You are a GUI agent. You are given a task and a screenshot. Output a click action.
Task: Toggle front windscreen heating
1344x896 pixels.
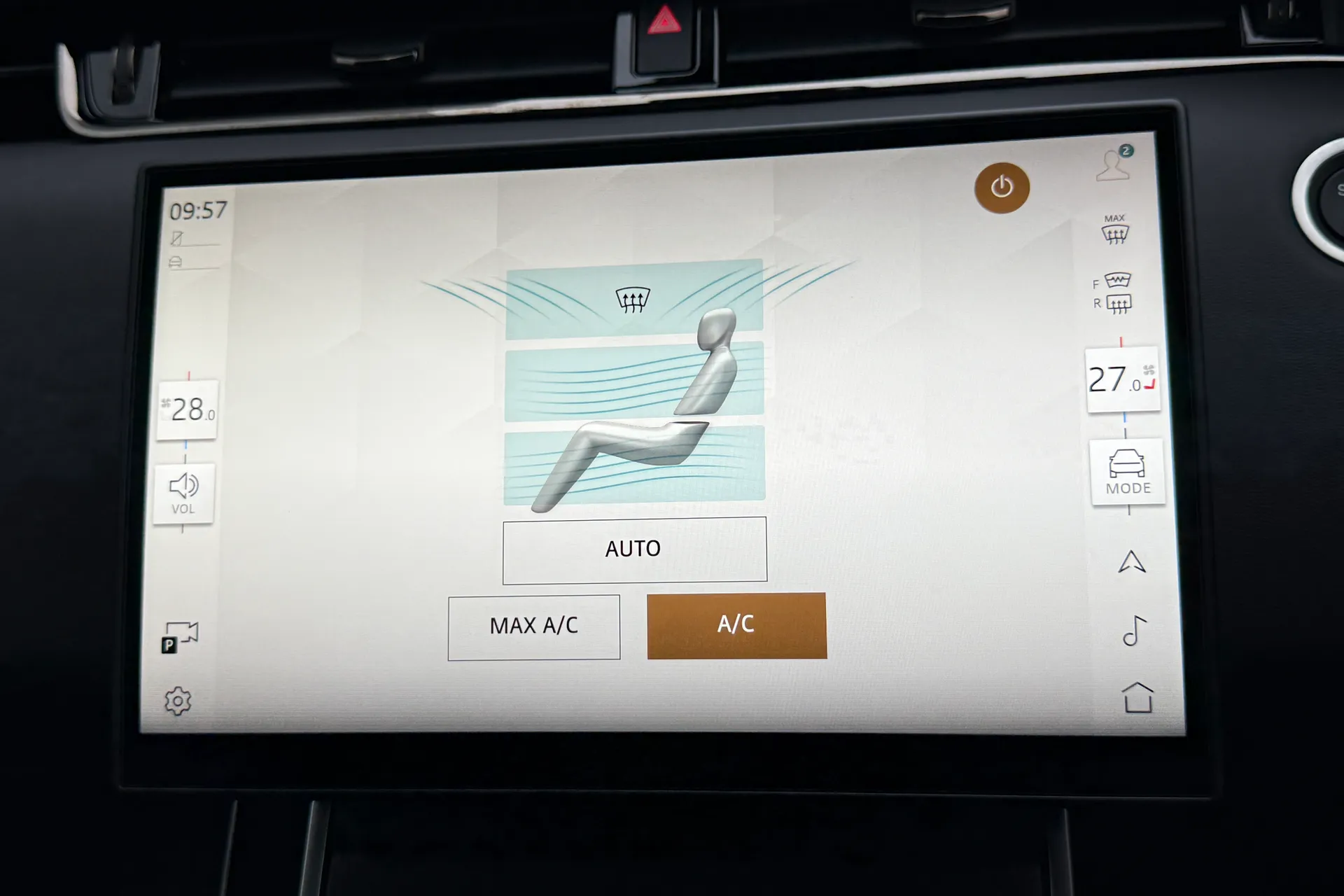[1117, 281]
